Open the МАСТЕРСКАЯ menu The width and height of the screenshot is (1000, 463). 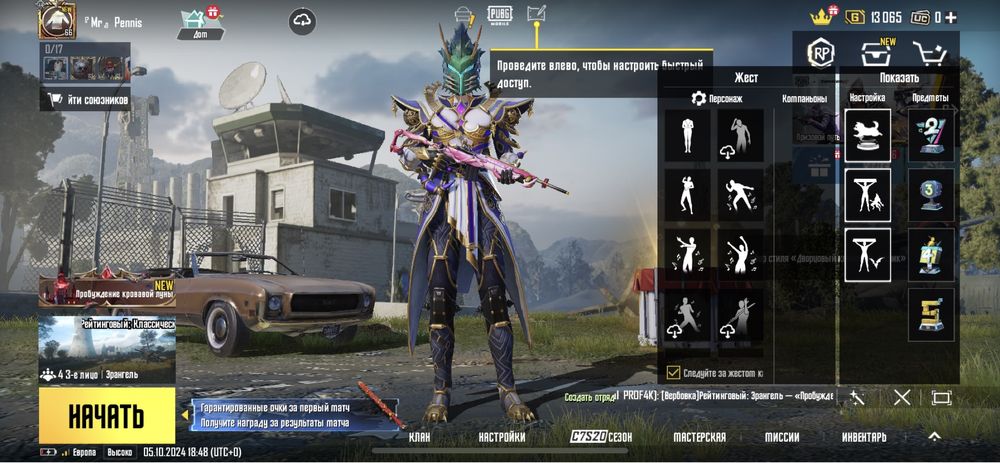coord(699,437)
